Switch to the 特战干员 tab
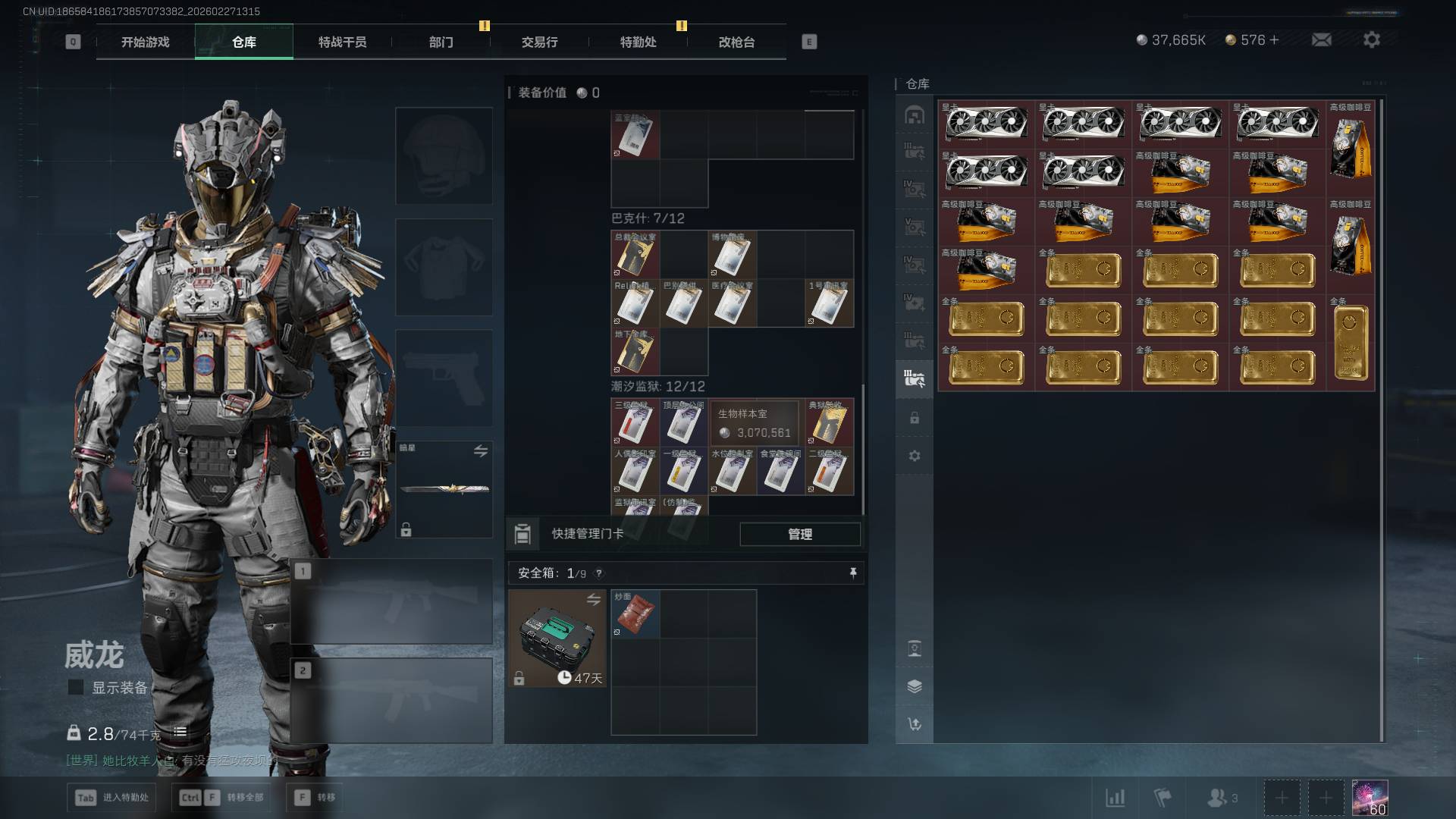This screenshot has width=1456, height=819. pos(342,42)
